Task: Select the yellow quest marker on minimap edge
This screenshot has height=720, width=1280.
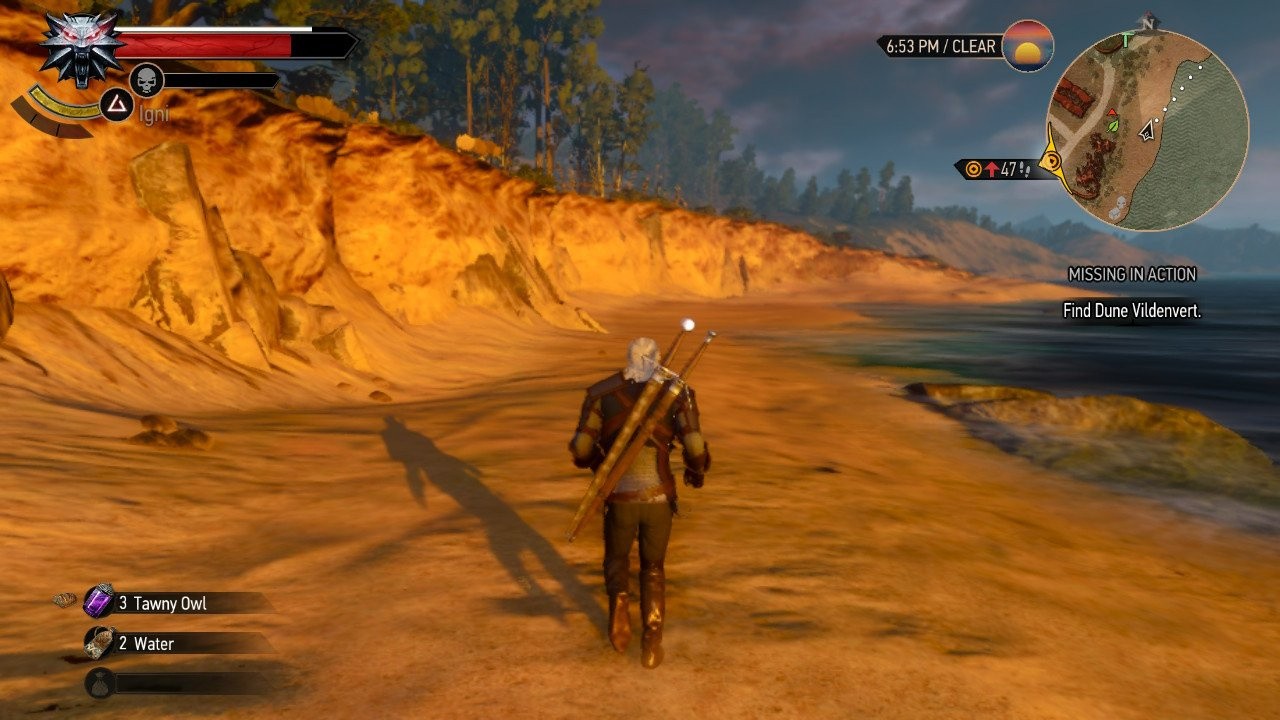Action: 1052,161
